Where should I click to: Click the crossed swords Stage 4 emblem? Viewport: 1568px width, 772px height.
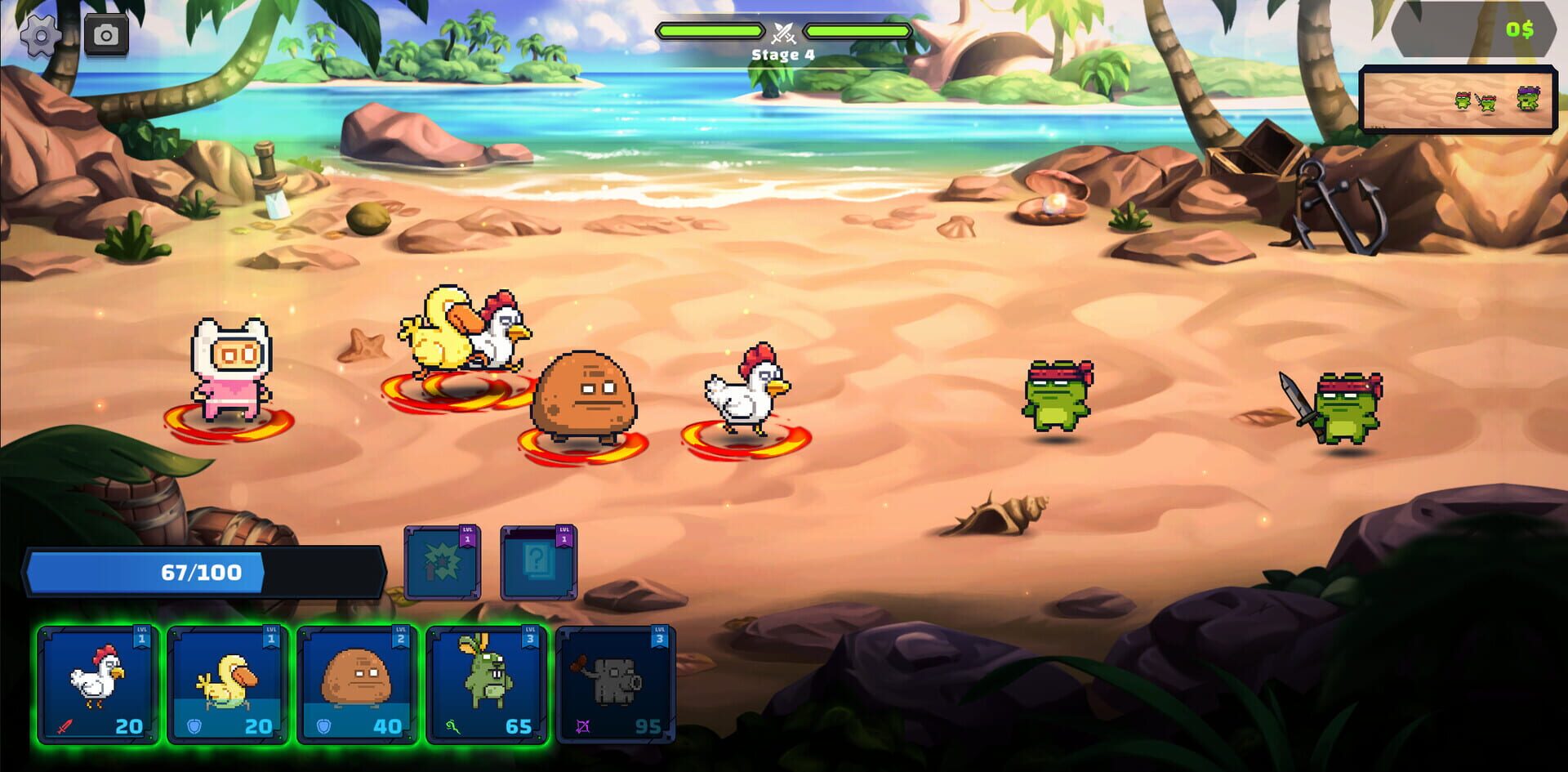coord(782,34)
